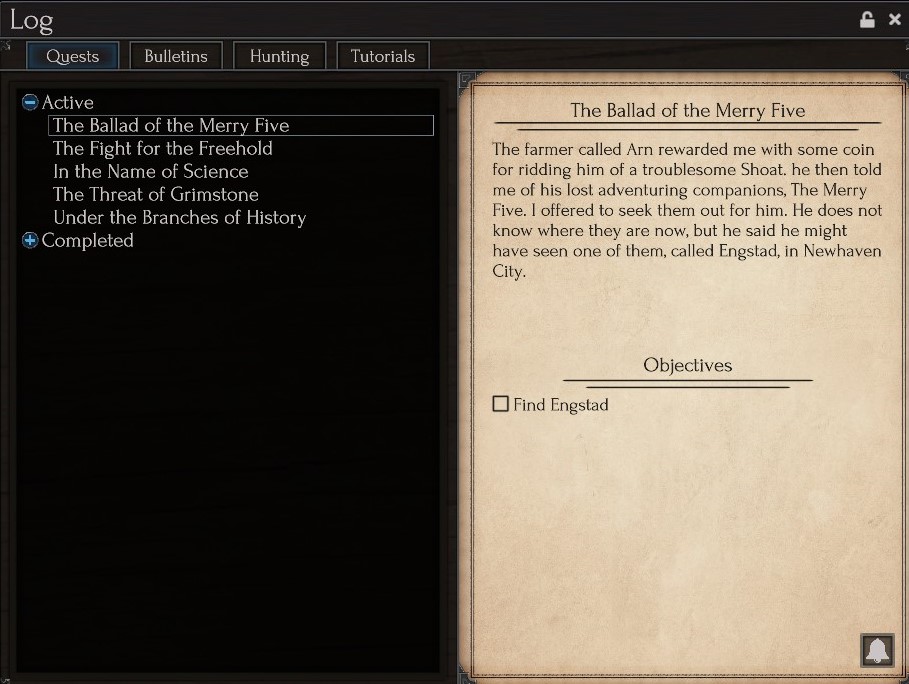Switch to the Tutorials tab
The height and width of the screenshot is (684, 909).
click(382, 56)
